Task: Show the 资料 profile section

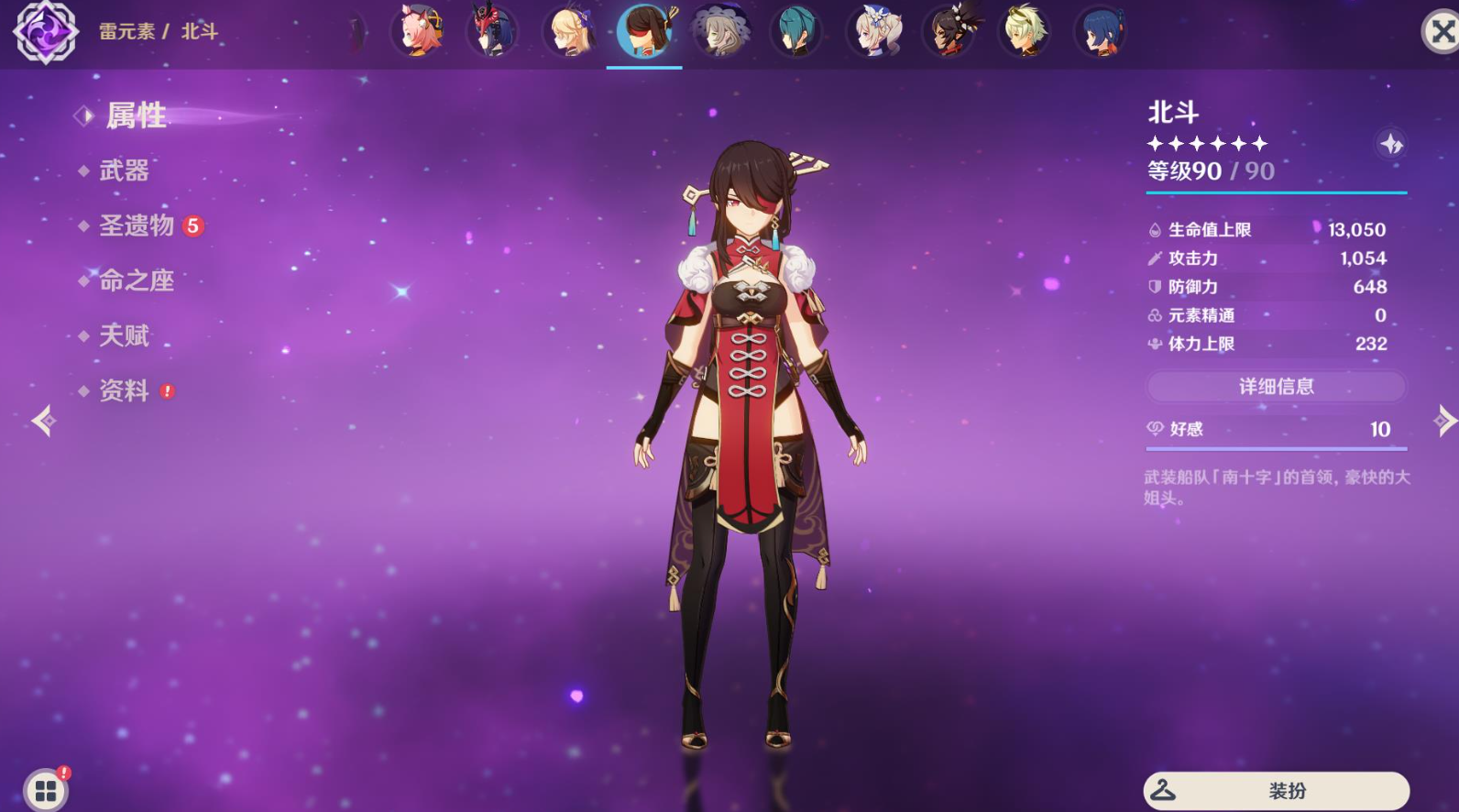Action: pos(124,390)
